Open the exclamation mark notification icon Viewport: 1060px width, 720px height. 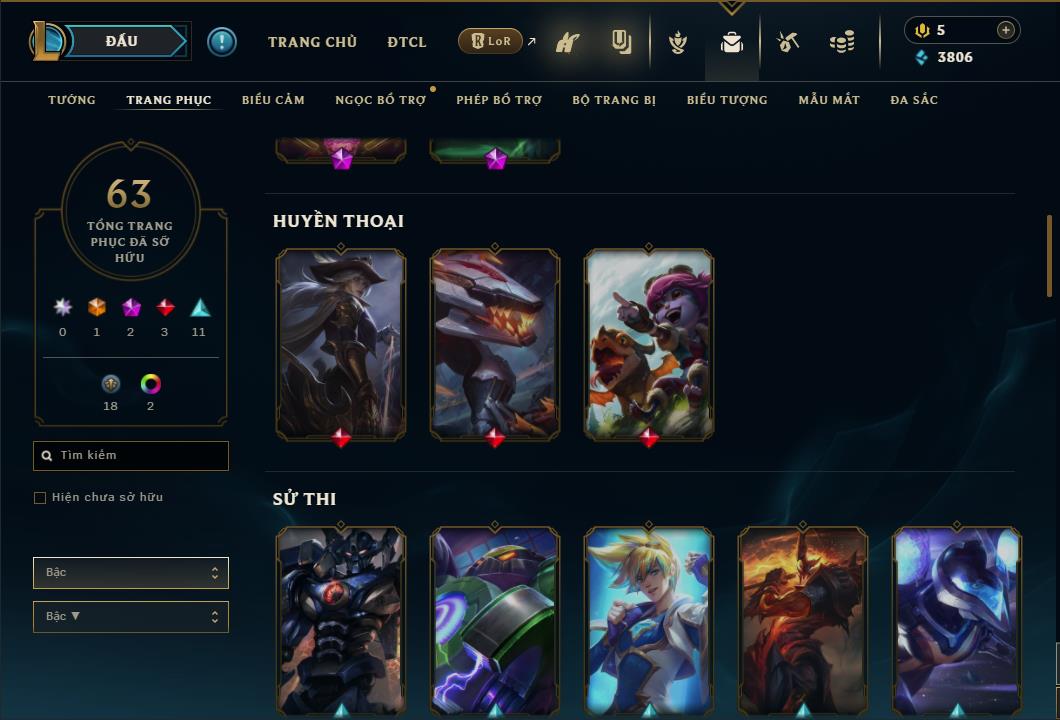click(x=222, y=42)
